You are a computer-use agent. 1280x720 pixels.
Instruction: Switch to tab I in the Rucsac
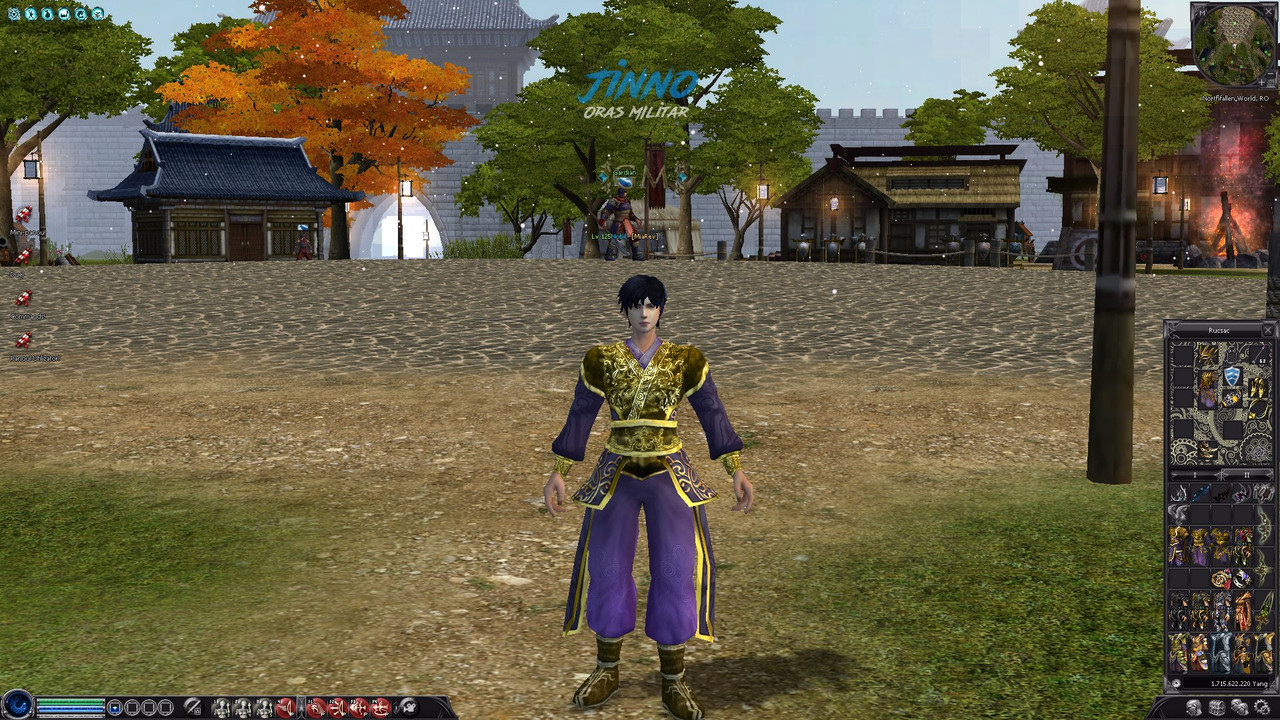coord(1193,474)
